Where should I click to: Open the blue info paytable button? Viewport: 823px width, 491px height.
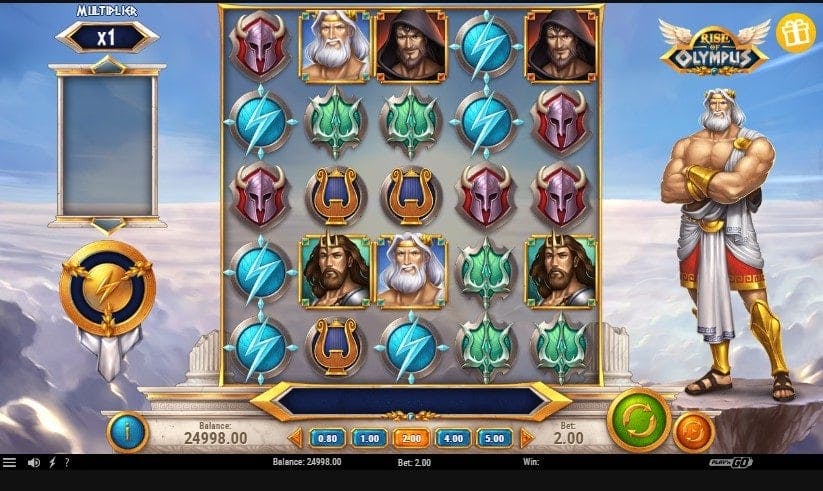coord(127,432)
